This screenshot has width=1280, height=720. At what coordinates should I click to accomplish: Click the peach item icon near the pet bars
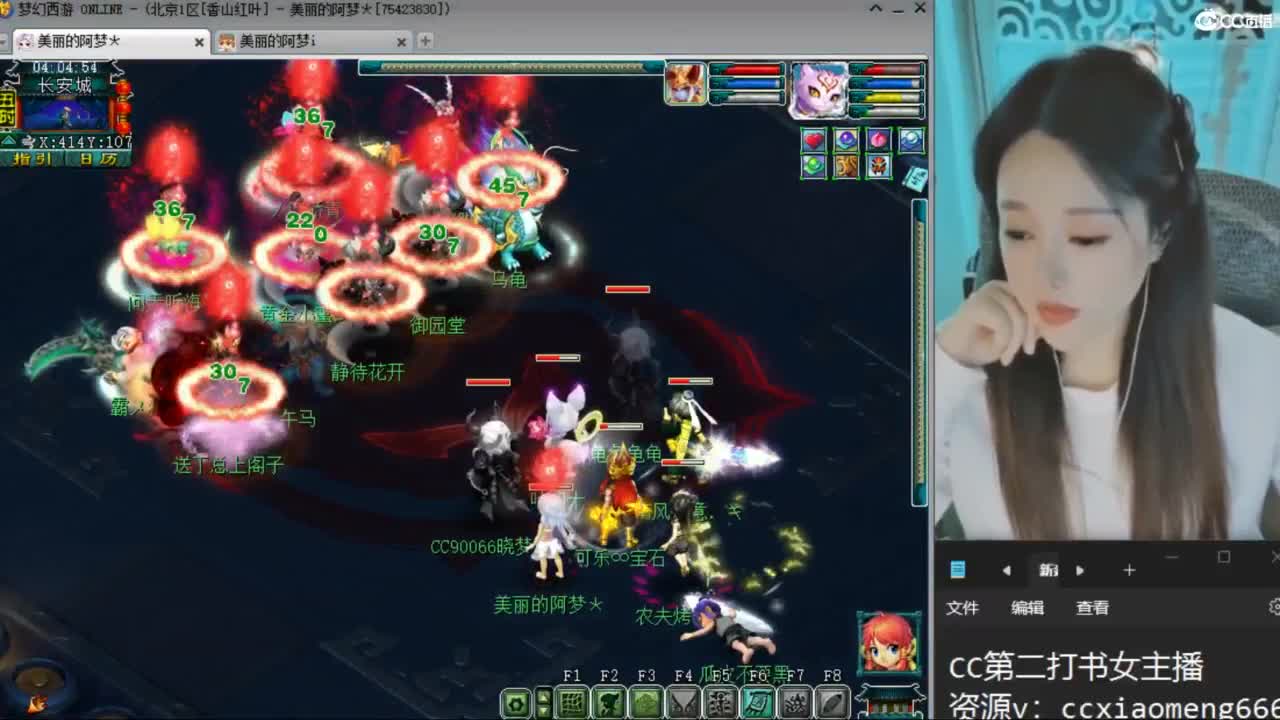[878, 140]
